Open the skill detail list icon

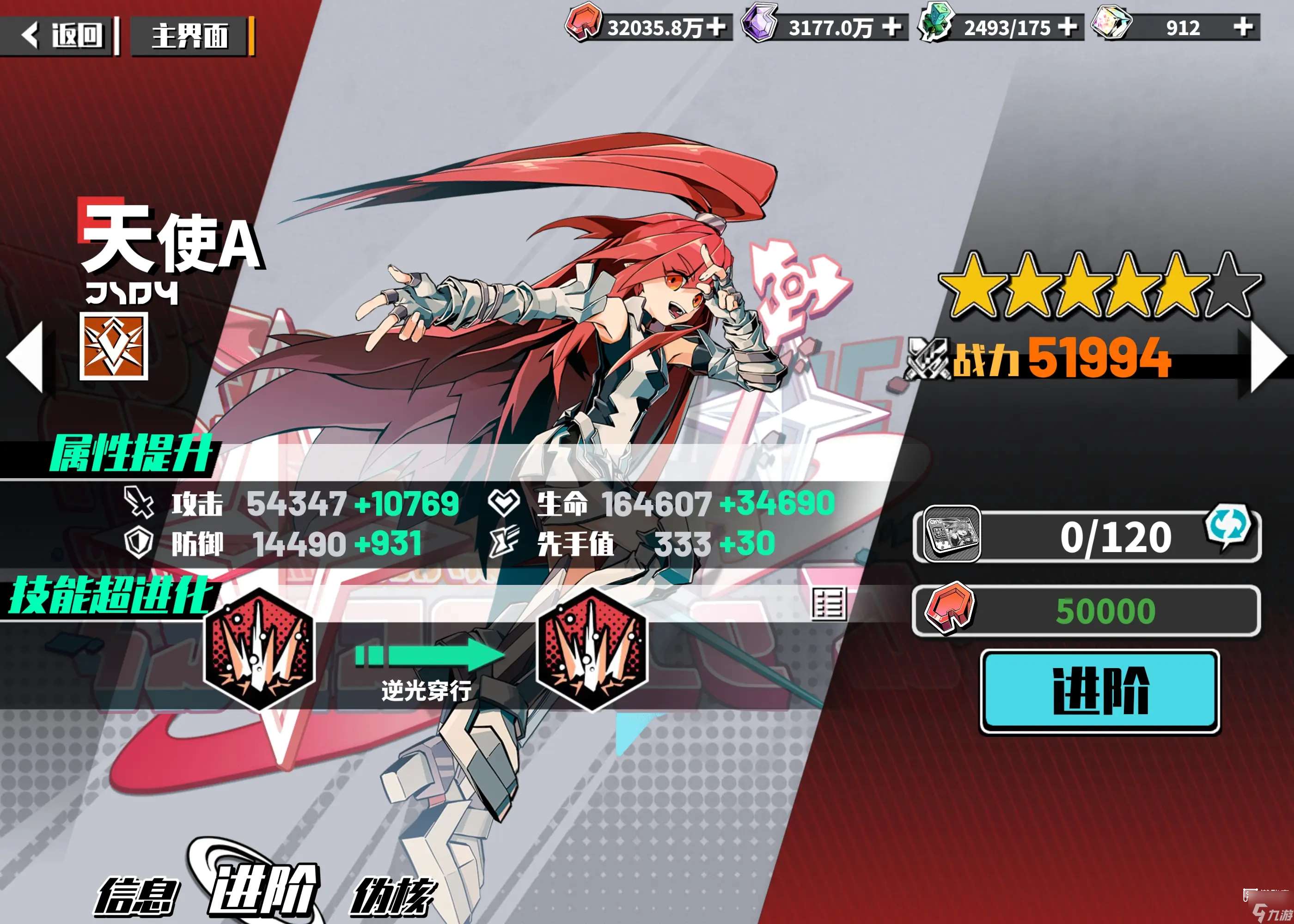click(x=829, y=604)
